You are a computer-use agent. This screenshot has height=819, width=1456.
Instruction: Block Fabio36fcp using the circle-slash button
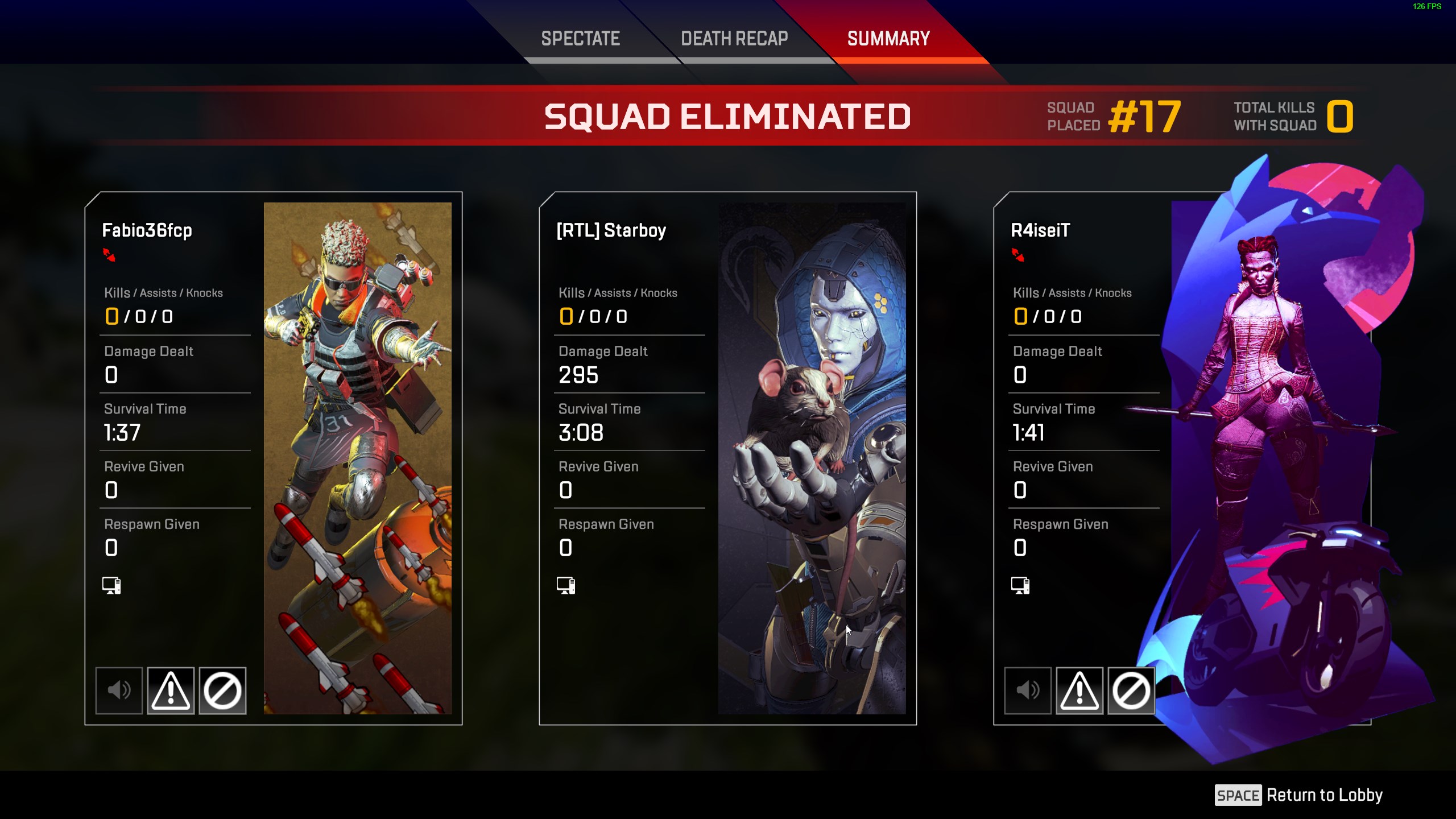(222, 690)
